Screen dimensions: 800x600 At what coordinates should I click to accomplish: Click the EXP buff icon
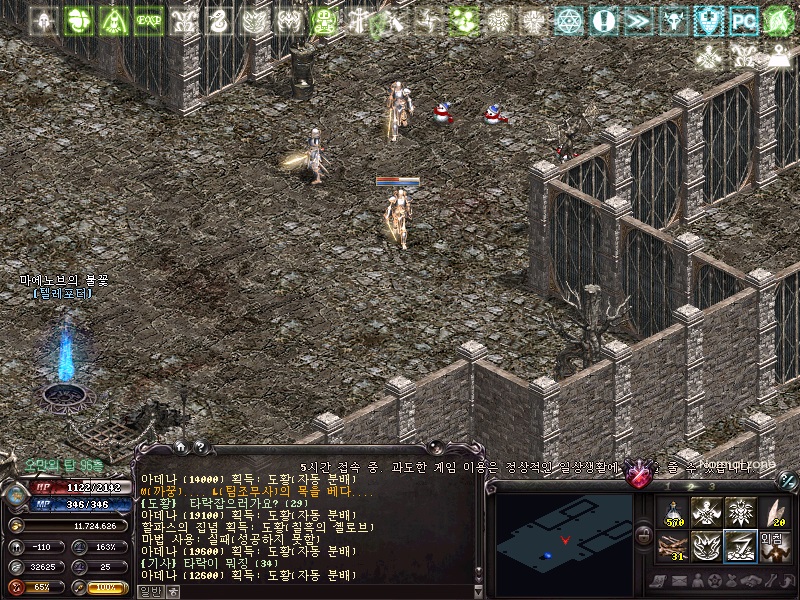pyautogui.click(x=148, y=19)
